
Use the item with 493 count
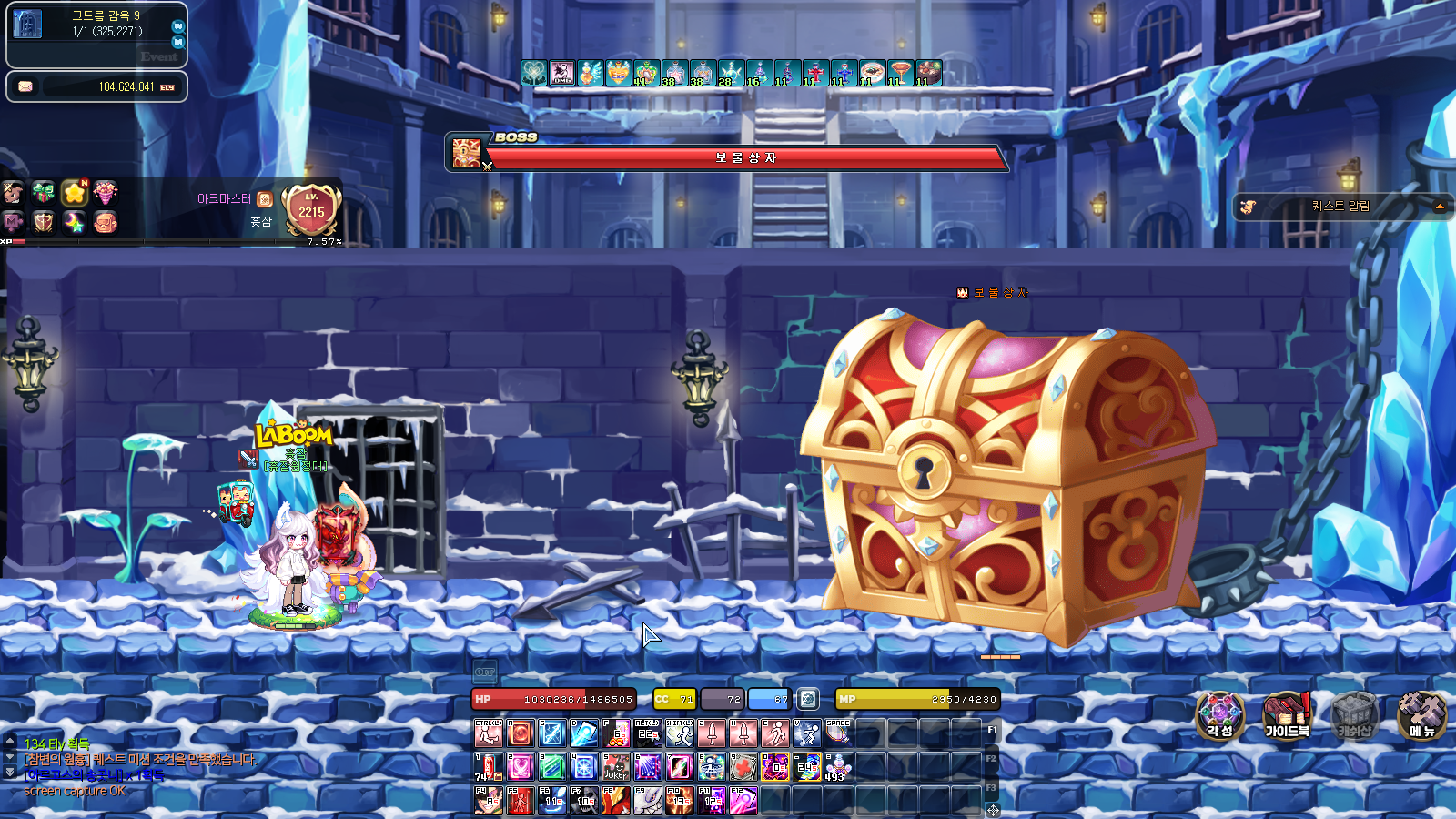(837, 767)
